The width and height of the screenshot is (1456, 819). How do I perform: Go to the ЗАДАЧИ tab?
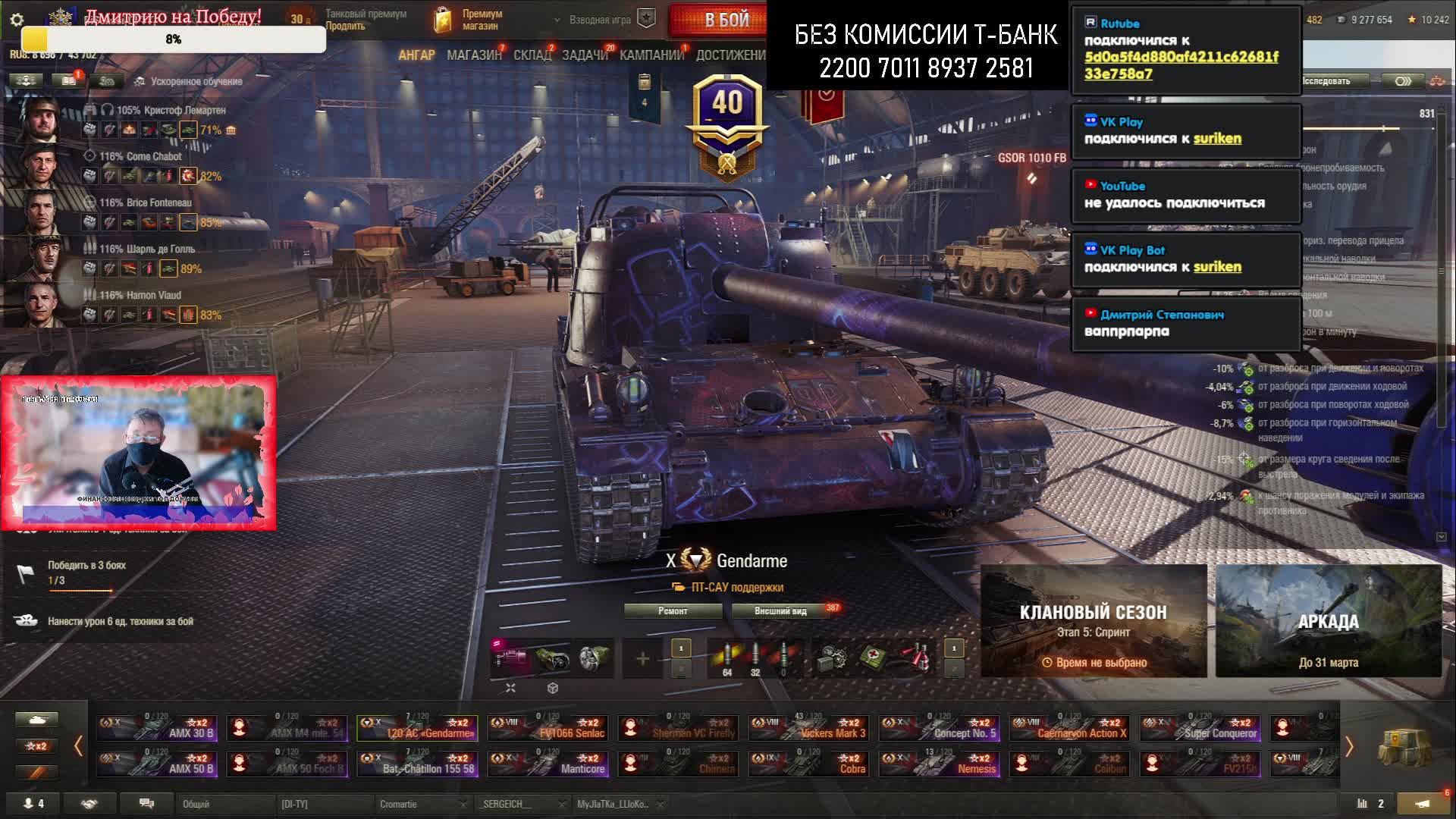coord(584,55)
